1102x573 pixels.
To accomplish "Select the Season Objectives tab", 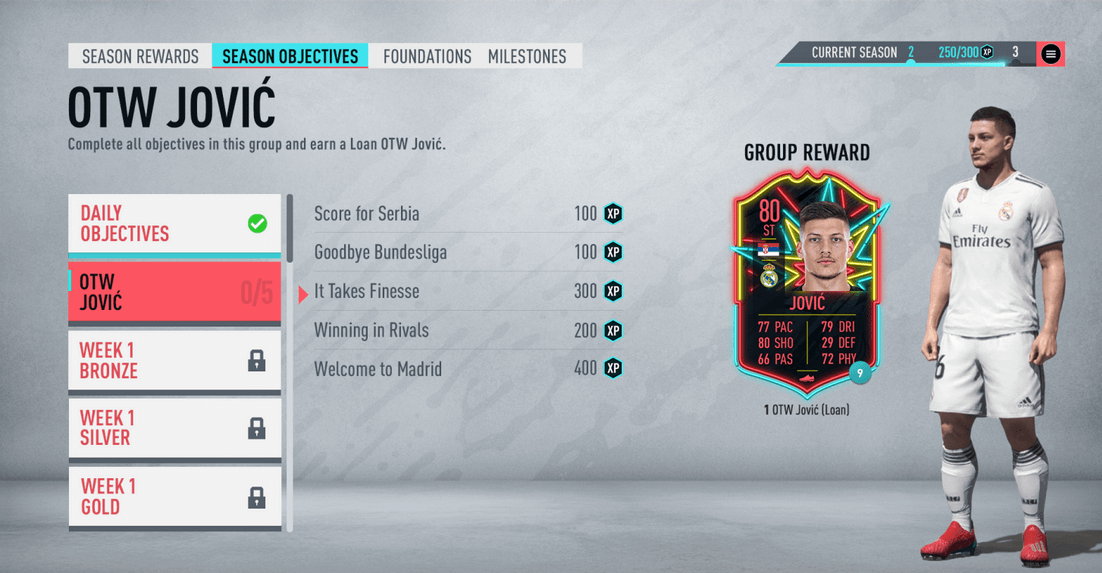I will 290,56.
